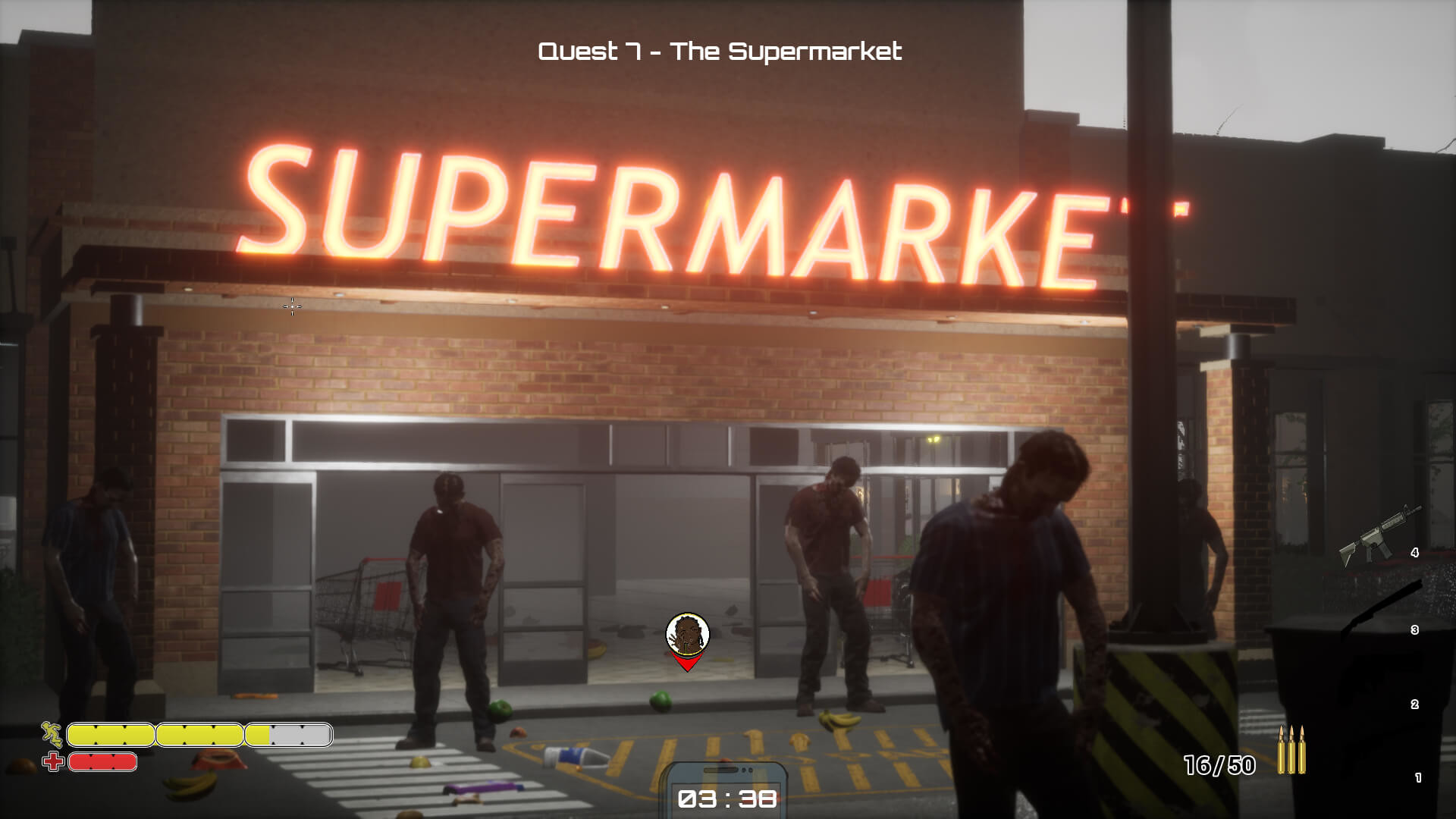Click the crosshair reticle near the awning
The image size is (1456, 819).
tap(292, 307)
